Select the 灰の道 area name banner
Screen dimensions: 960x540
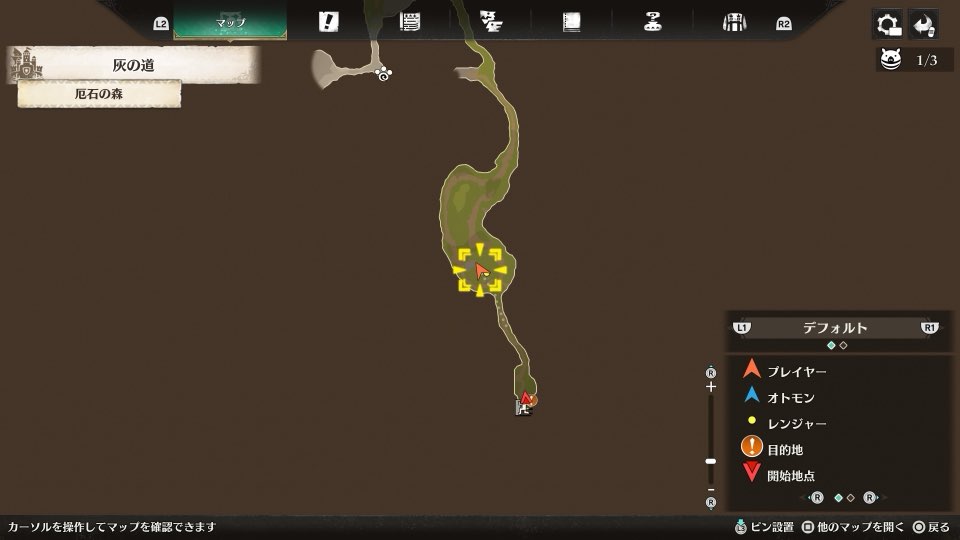(133, 66)
